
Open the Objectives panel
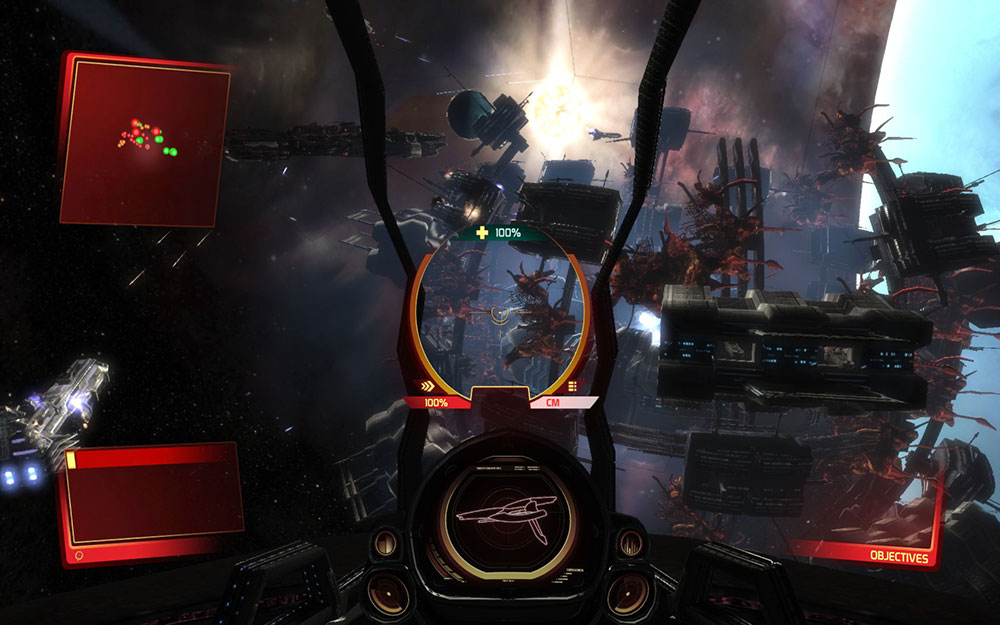pos(898,557)
